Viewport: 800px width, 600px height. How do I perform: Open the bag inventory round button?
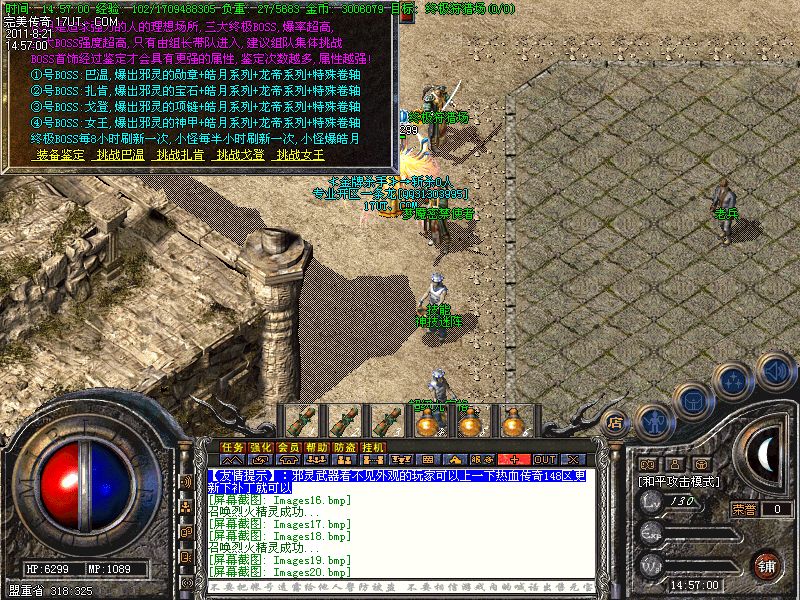(691, 399)
